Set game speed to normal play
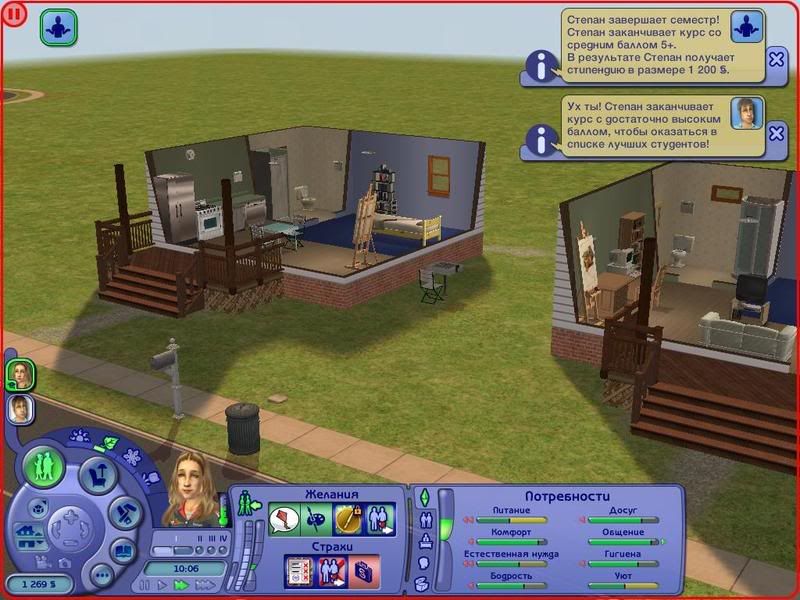Screen dimensions: 800x600 coord(163,584)
